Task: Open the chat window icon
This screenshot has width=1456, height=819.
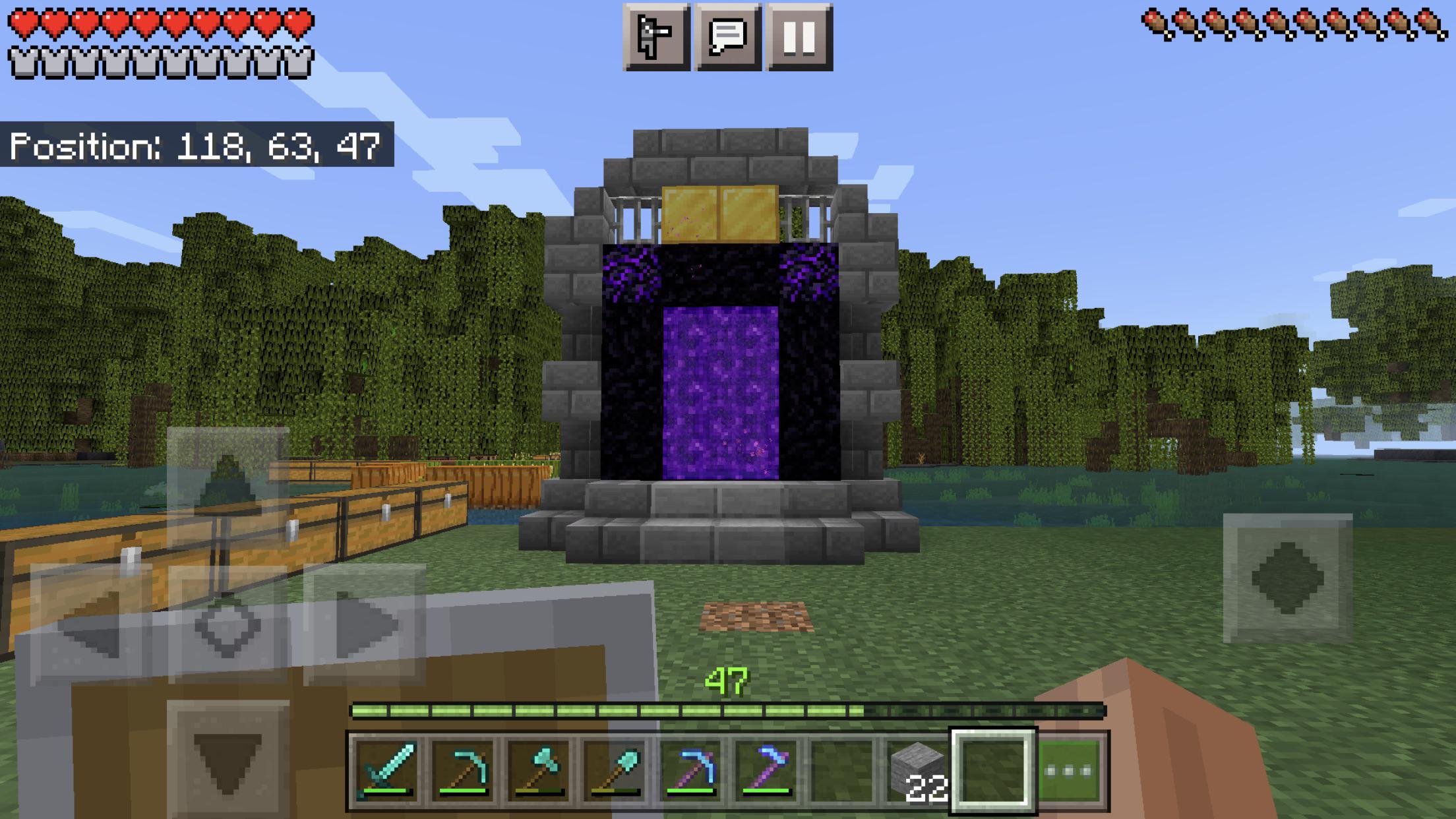Action: coord(727,38)
